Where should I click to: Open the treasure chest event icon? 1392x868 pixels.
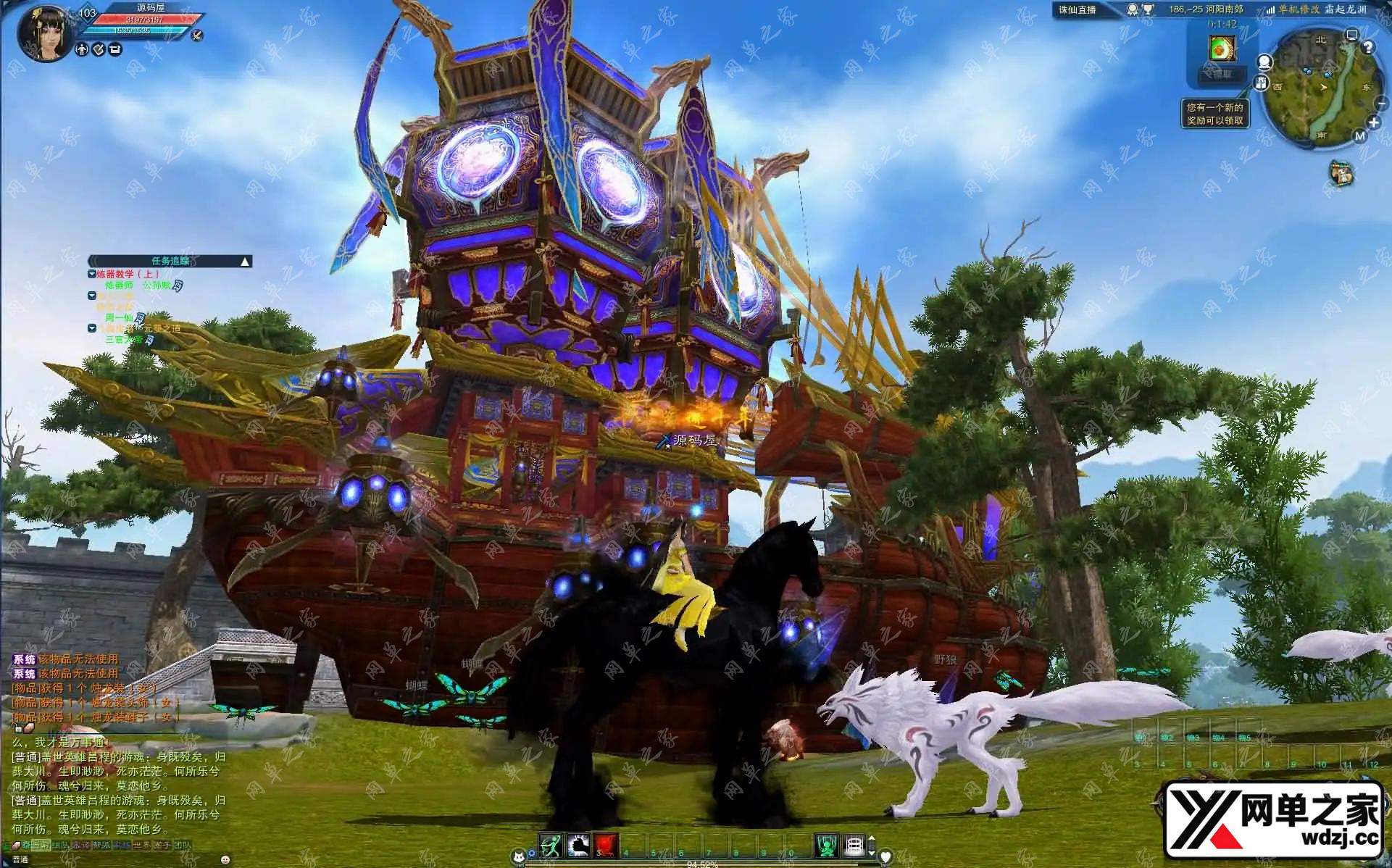pos(1341,173)
